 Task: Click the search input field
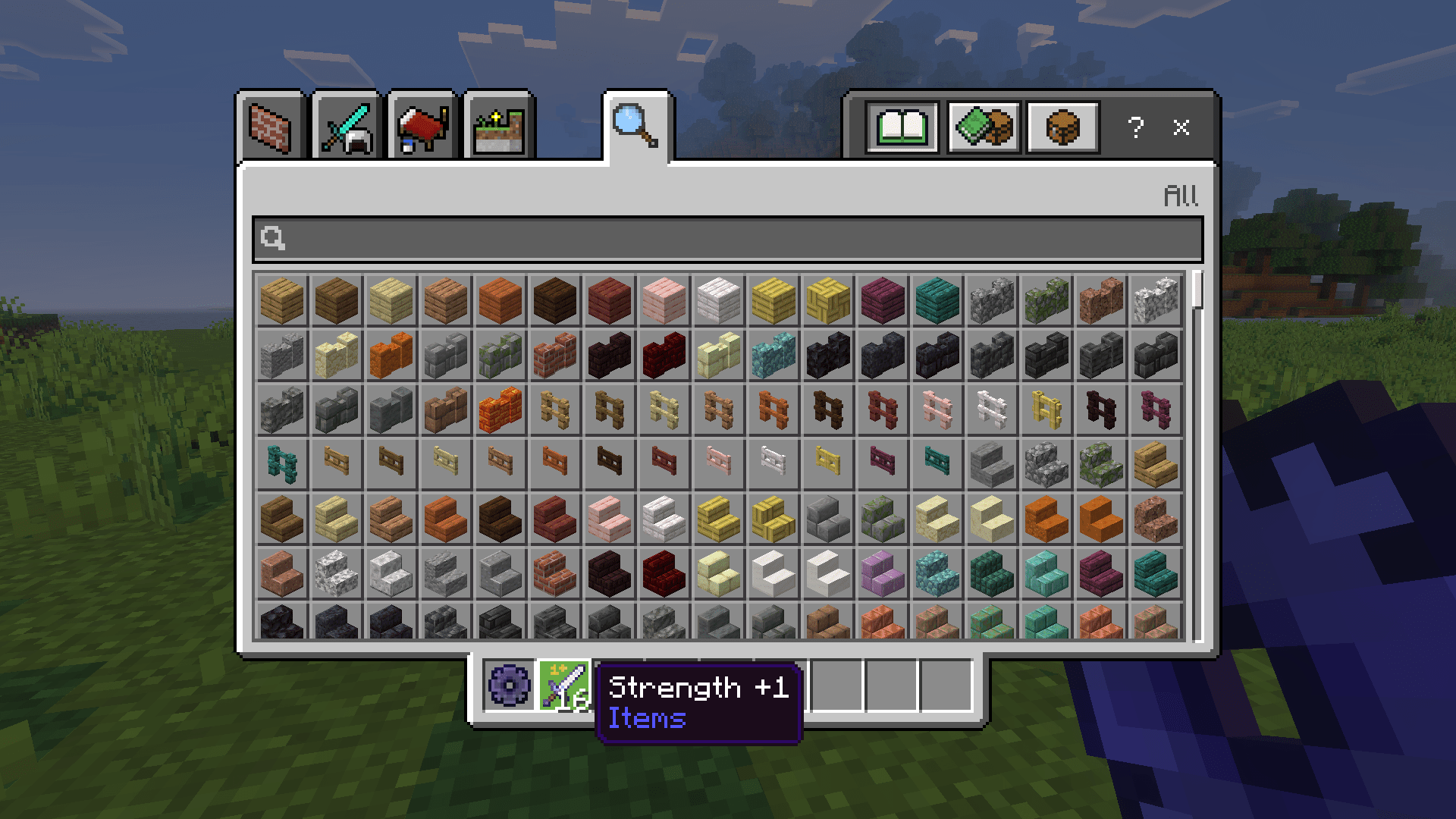728,240
